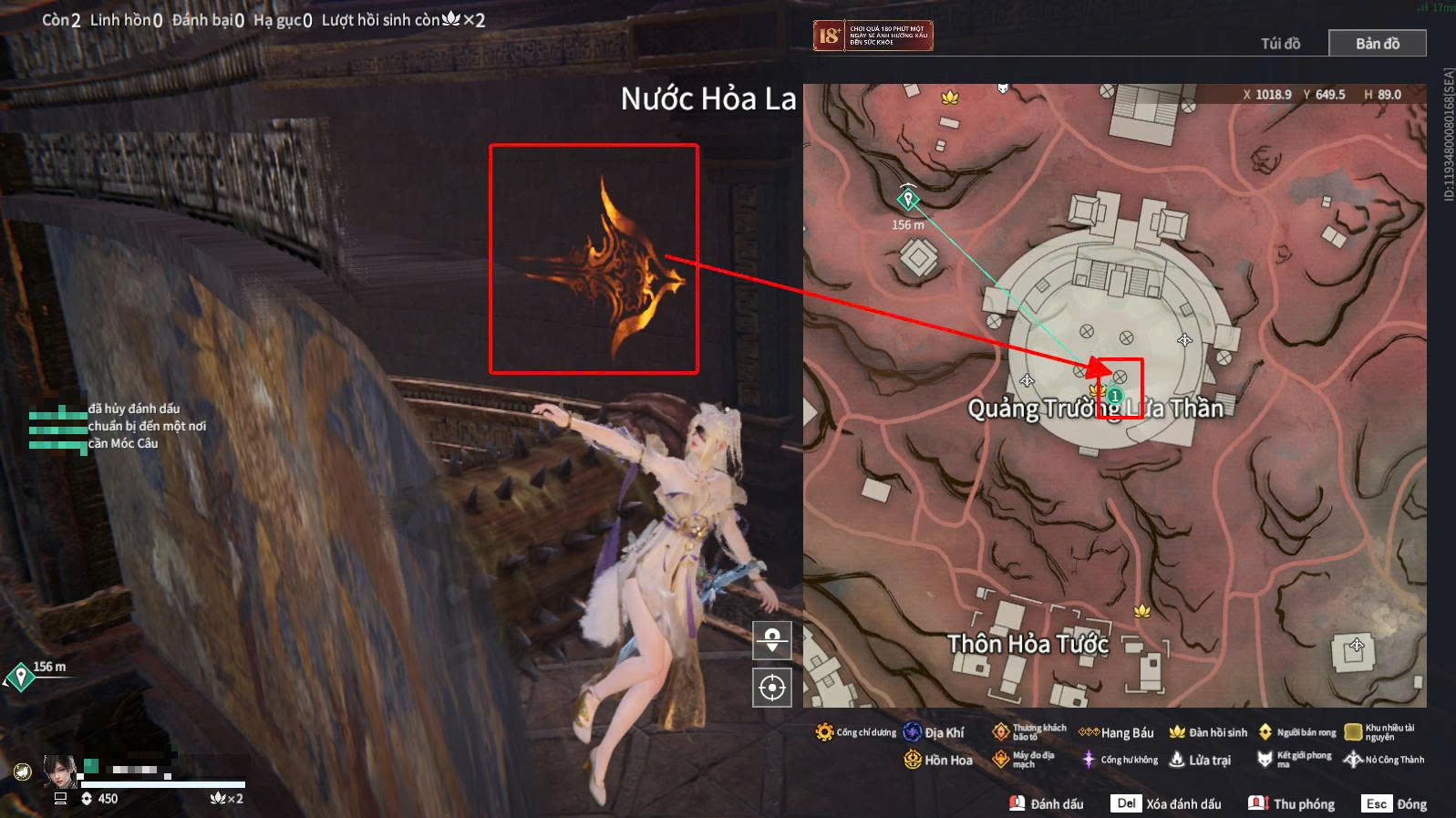Select the Nỏ Công Thành legend entry
The image size is (1456, 818).
1384,760
